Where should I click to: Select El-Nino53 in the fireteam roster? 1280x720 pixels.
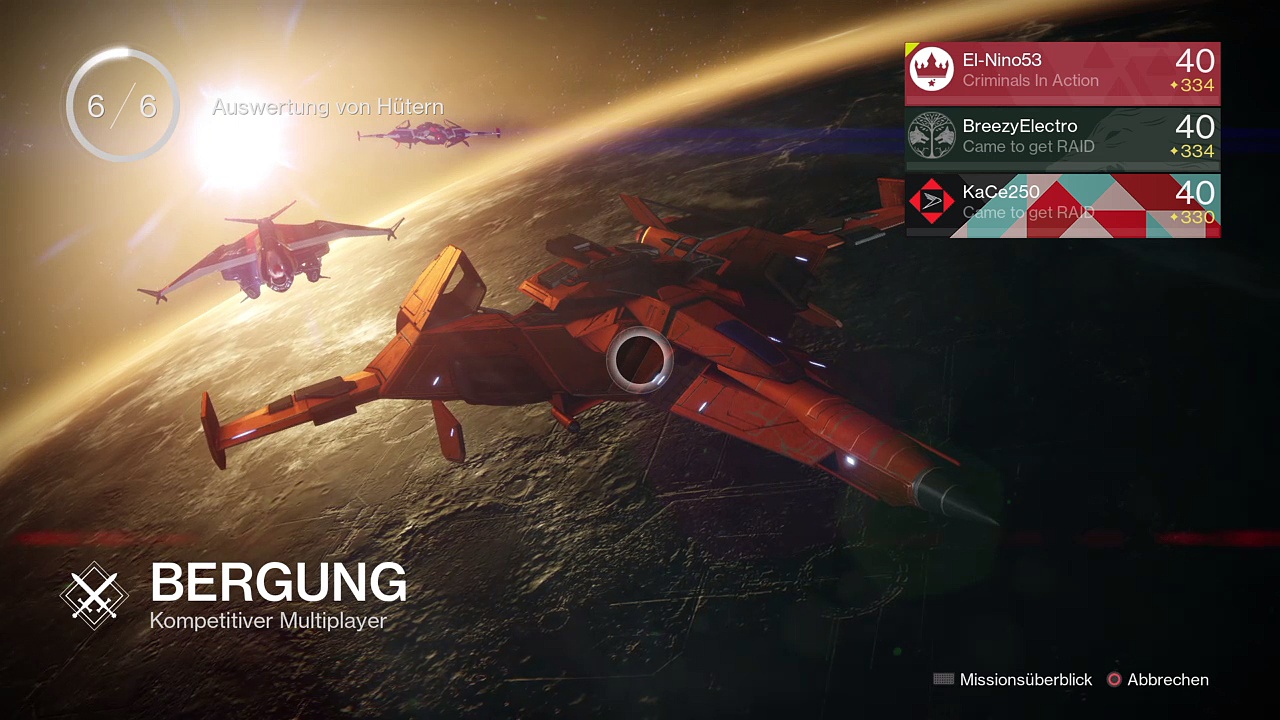[1062, 73]
